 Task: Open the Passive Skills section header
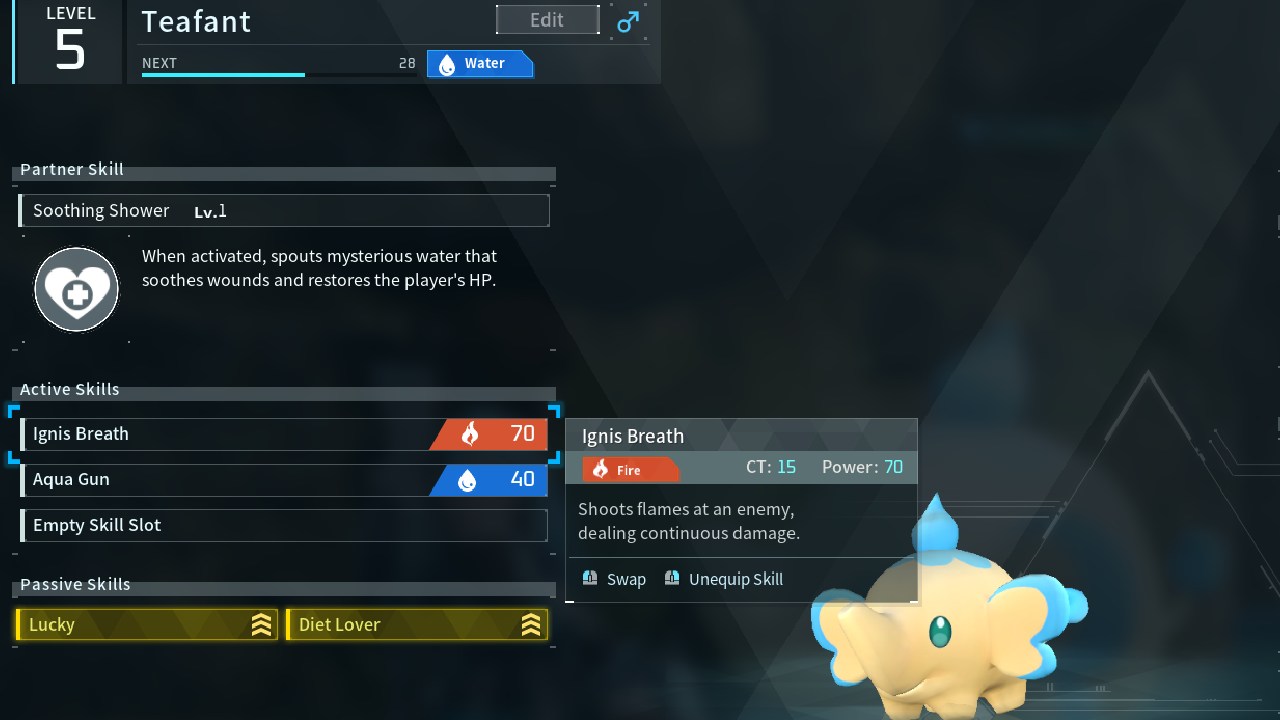pyautogui.click(x=74, y=584)
